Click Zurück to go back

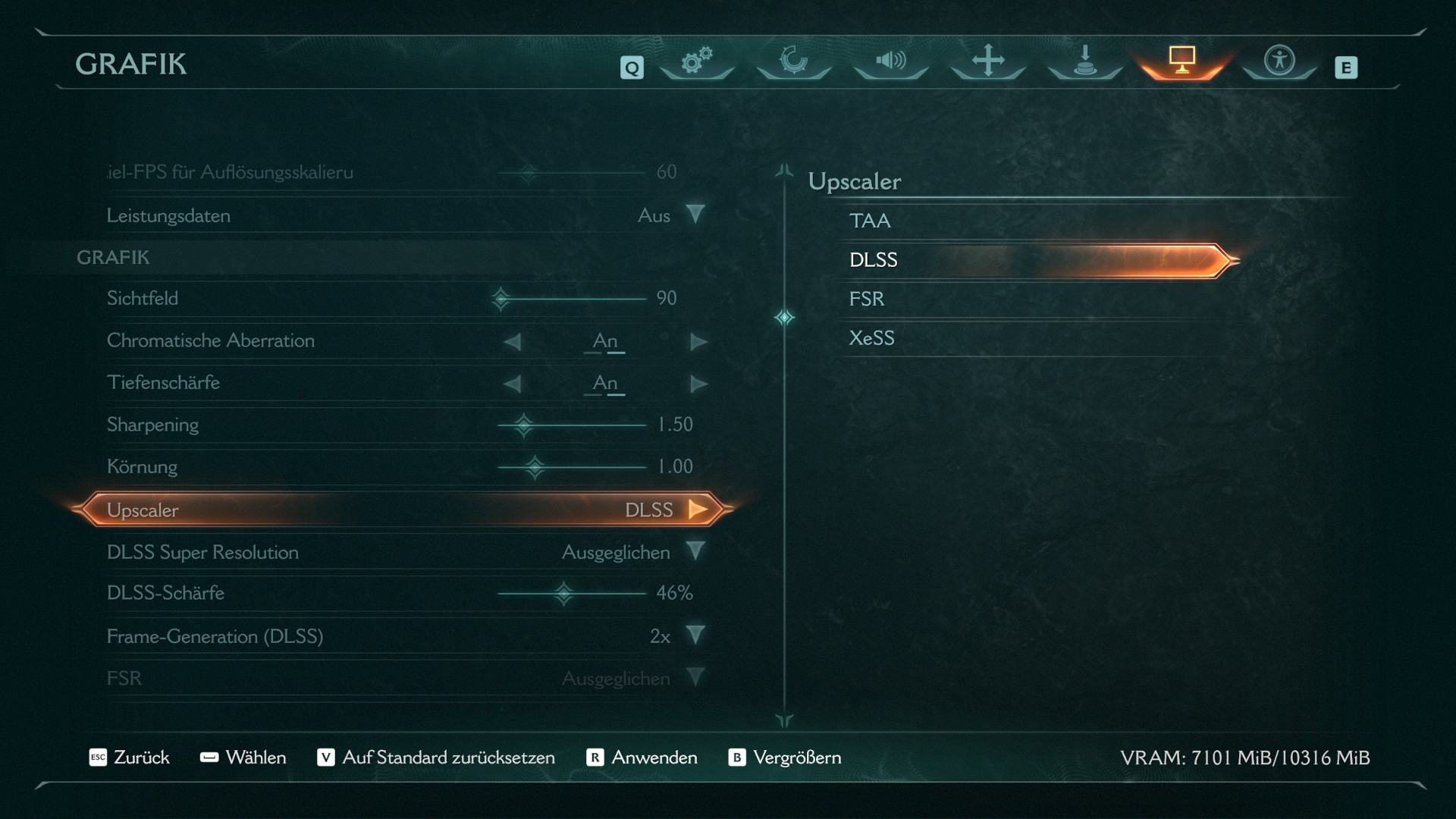point(130,758)
